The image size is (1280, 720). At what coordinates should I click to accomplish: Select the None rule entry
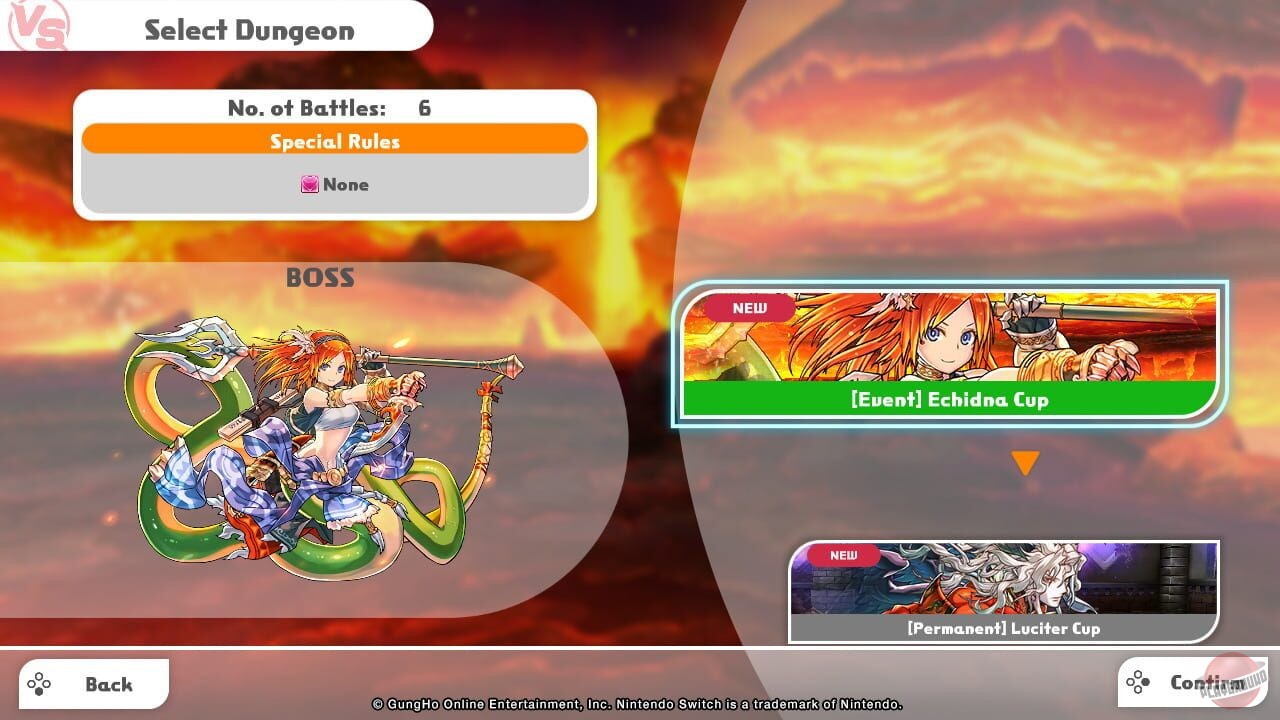334,184
